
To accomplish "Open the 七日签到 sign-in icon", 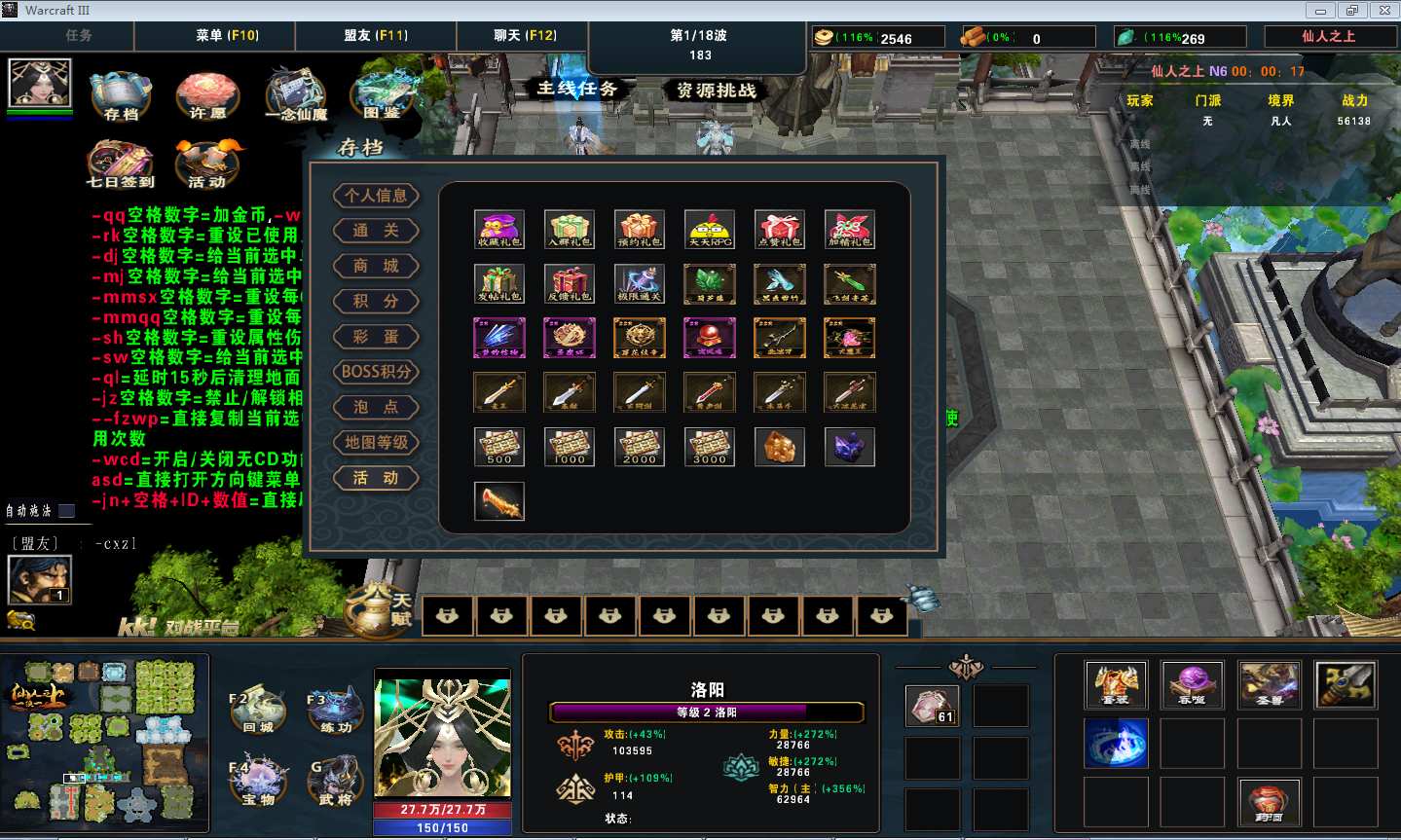I will (x=121, y=164).
